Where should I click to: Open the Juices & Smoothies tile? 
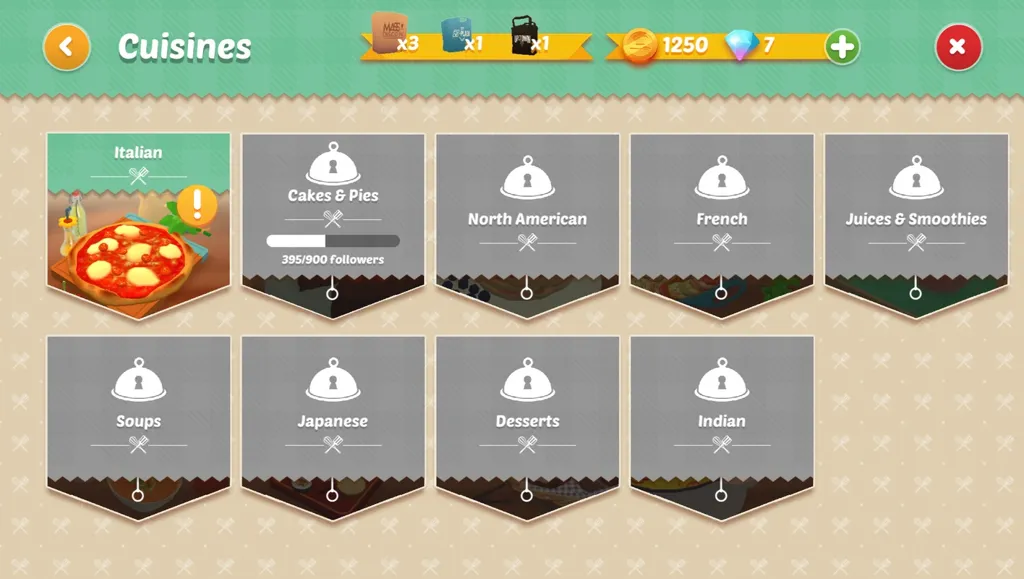click(x=915, y=220)
